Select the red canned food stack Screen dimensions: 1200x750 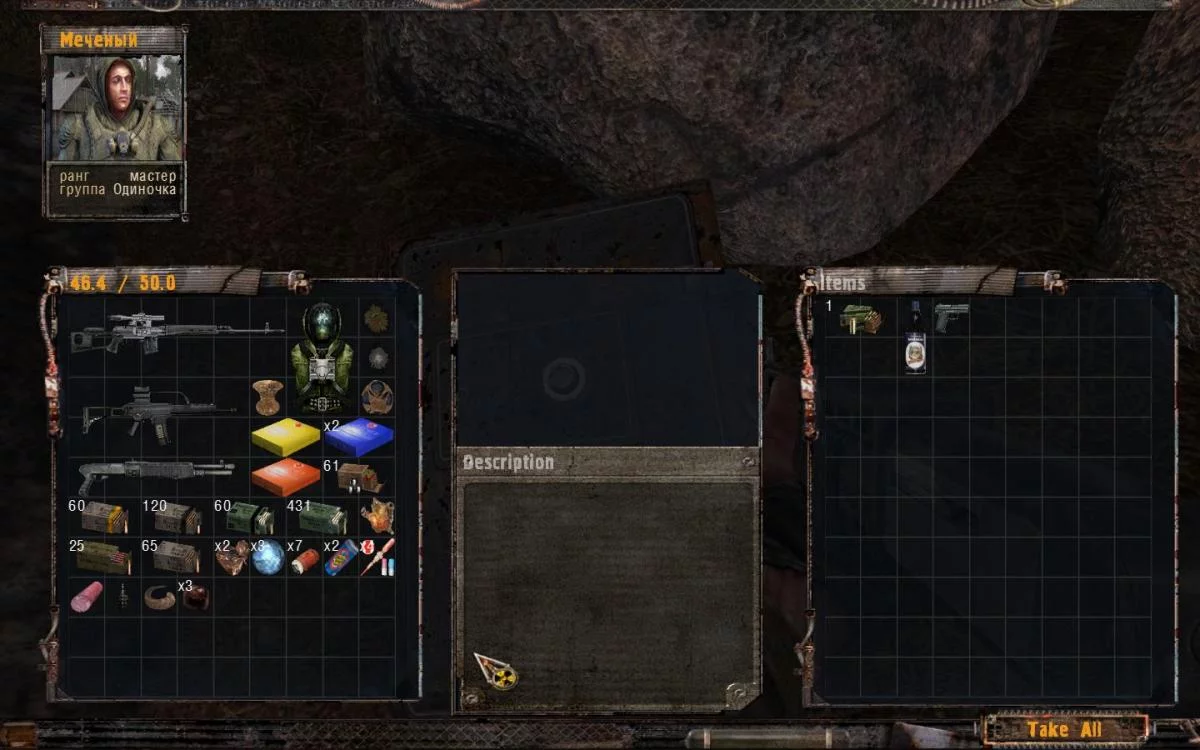304,558
